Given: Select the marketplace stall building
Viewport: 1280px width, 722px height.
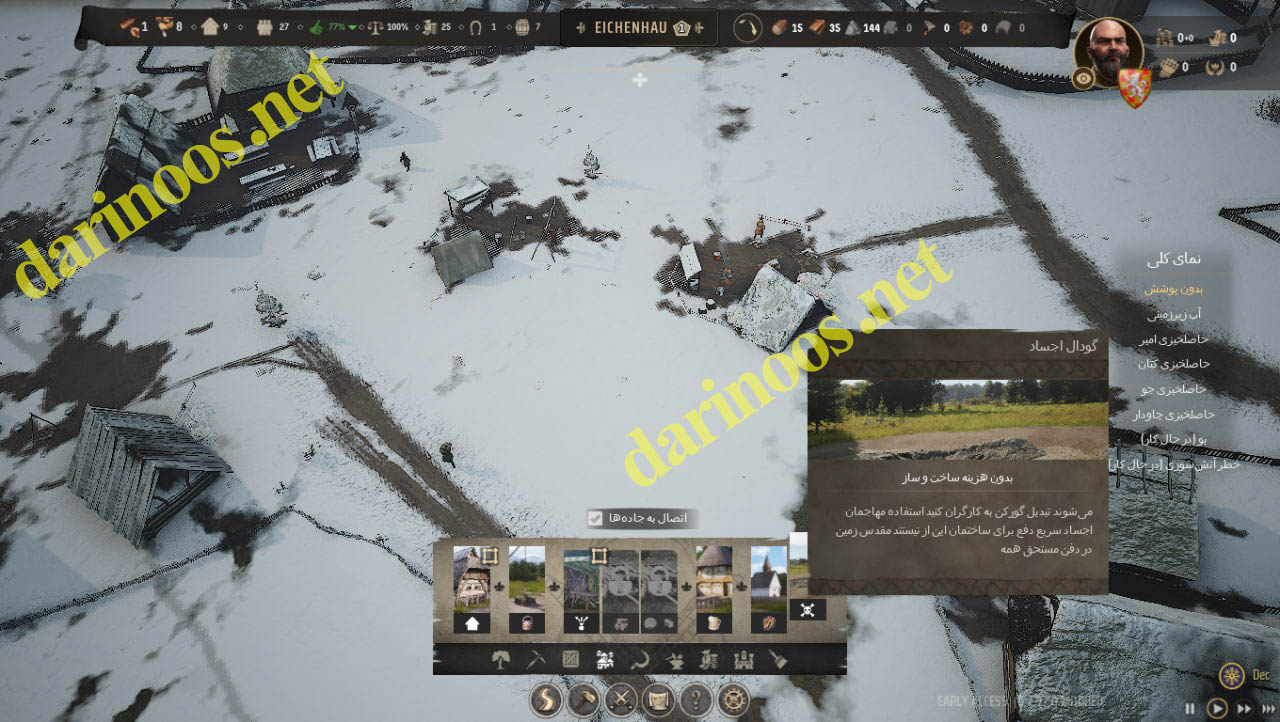Looking at the screenshot, I should tap(581, 579).
